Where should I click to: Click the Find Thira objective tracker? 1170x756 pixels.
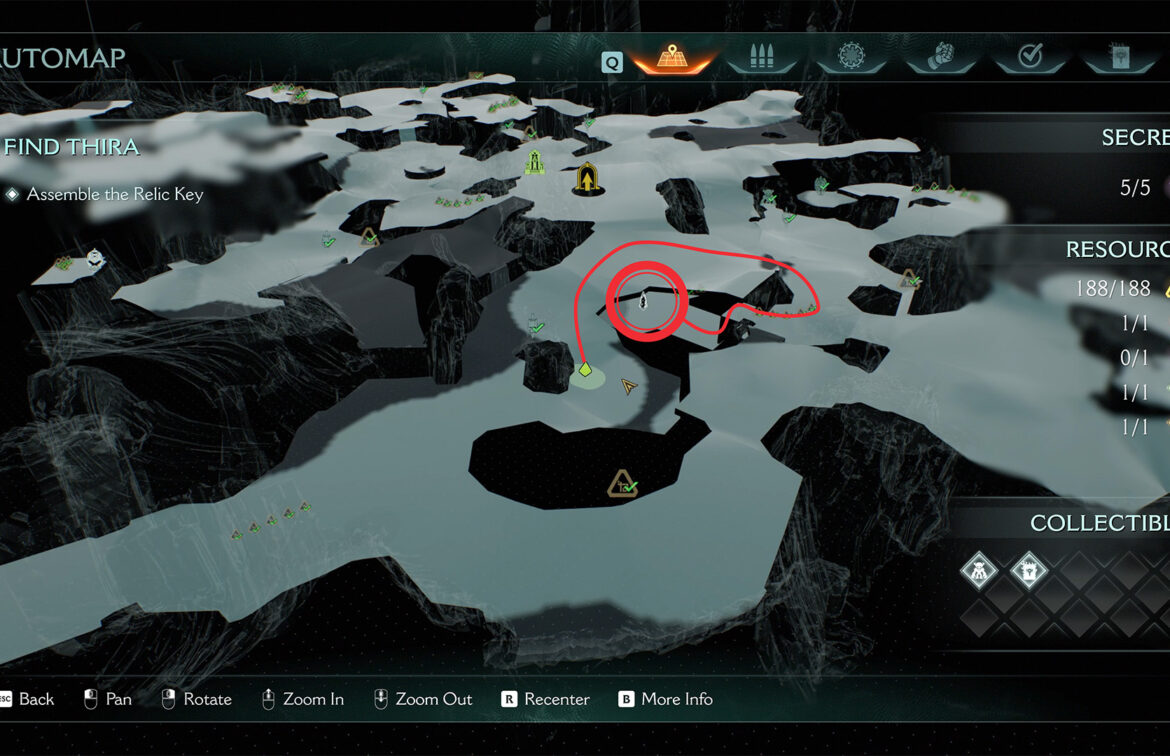coord(72,147)
